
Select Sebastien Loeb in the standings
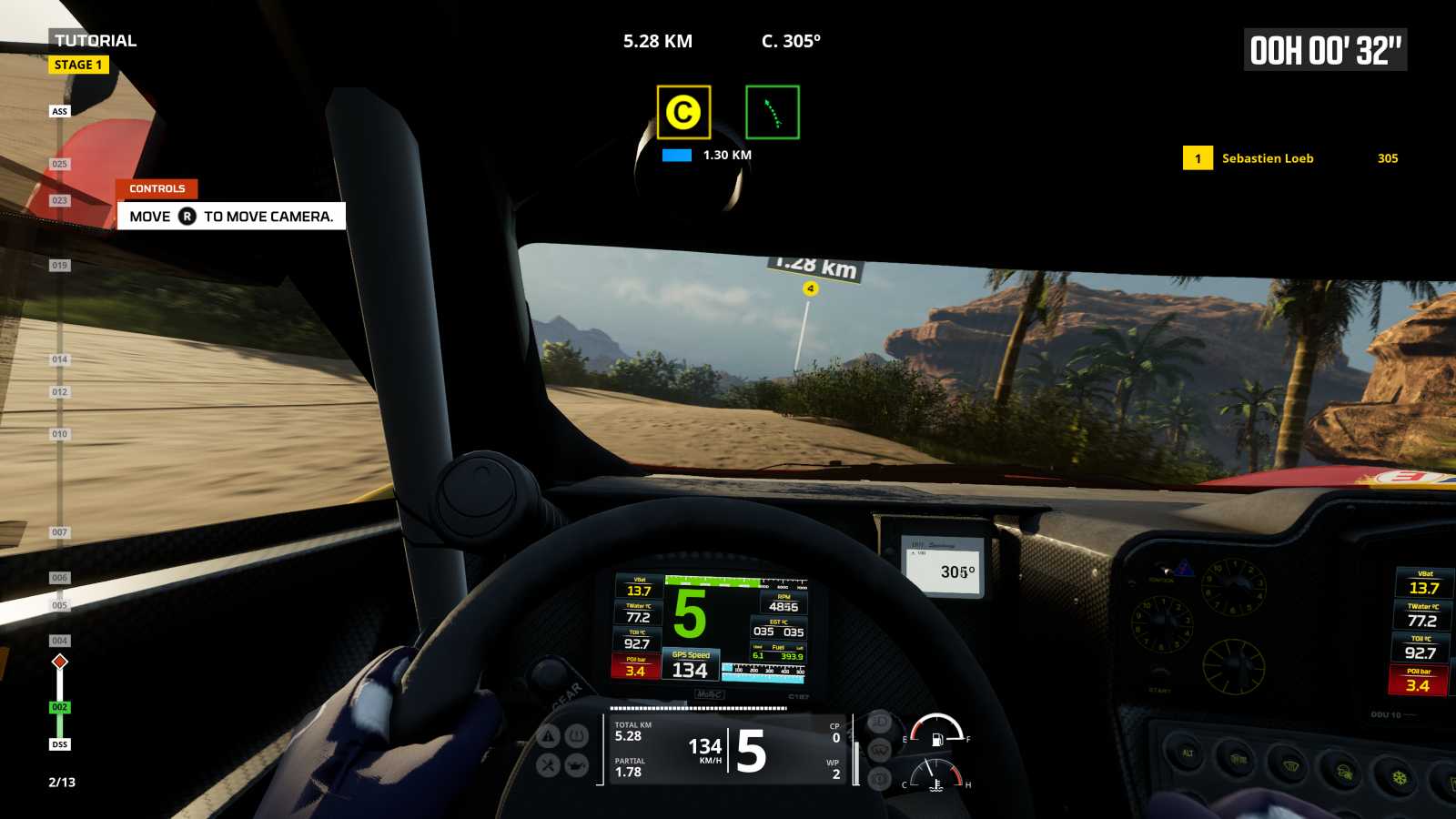point(1267,158)
